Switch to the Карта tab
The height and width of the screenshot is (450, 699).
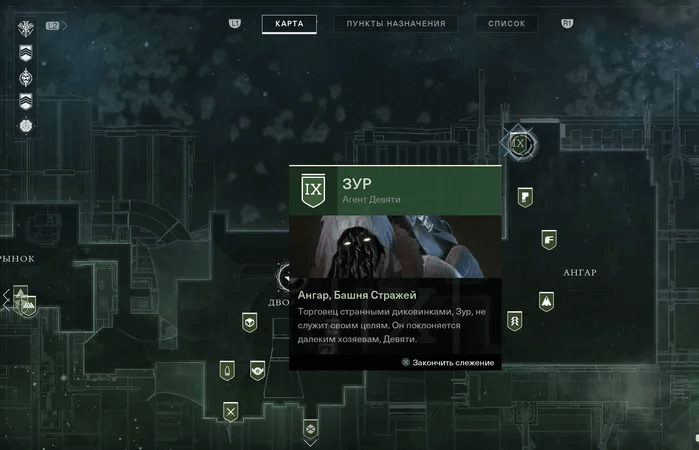tap(289, 24)
